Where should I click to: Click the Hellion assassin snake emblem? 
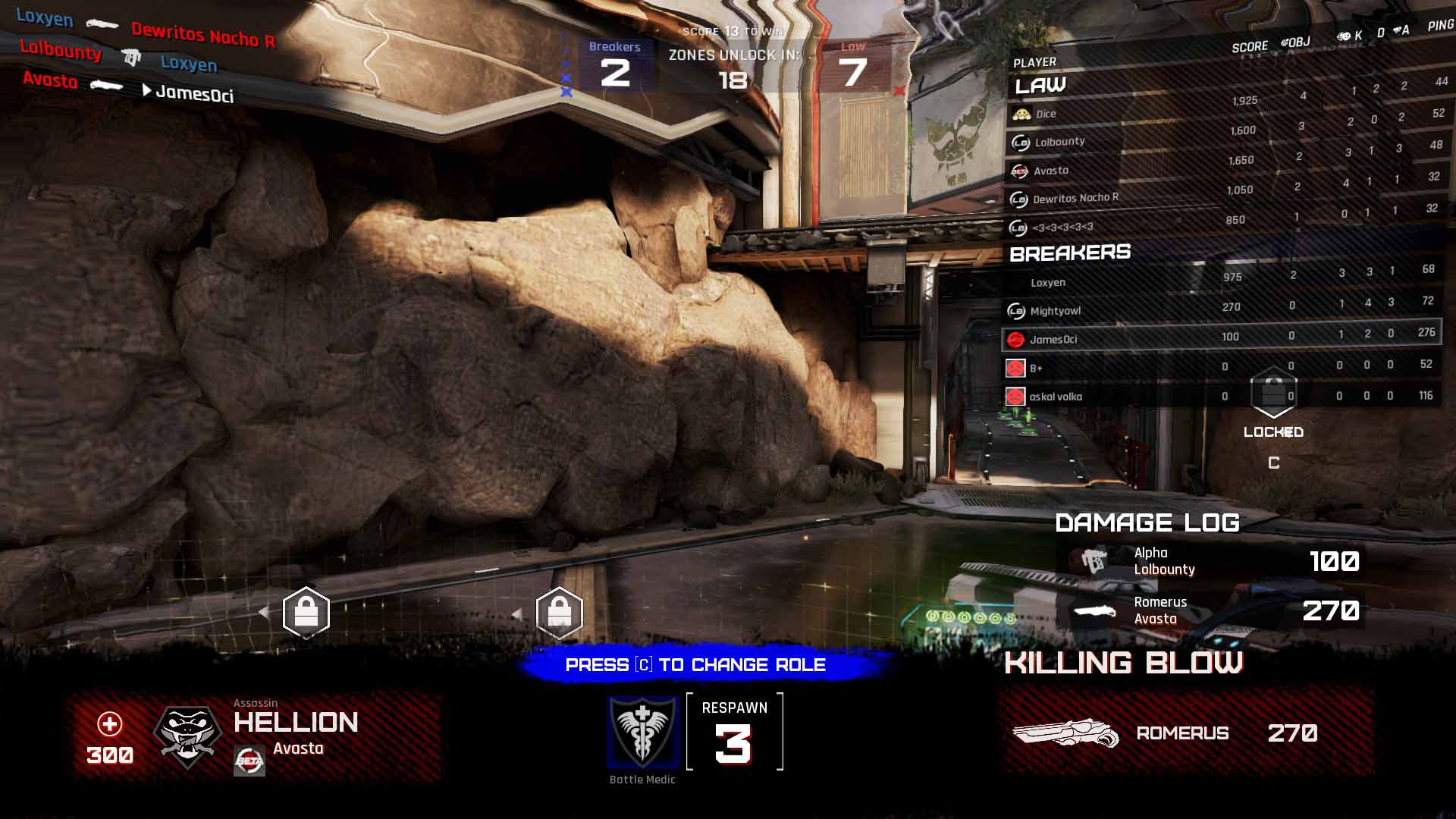pyautogui.click(x=187, y=736)
